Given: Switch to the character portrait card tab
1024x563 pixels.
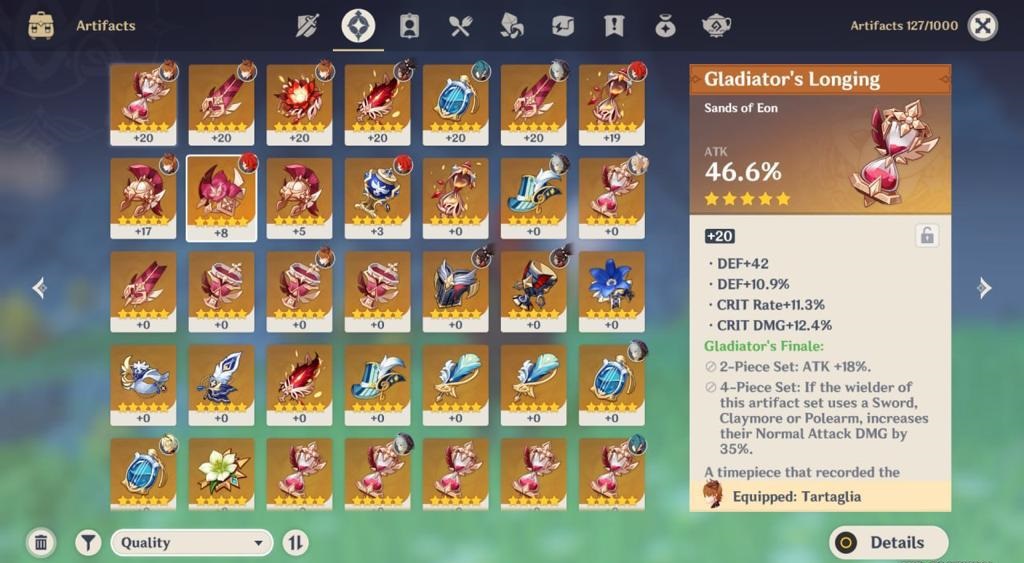Looking at the screenshot, I should pyautogui.click(x=409, y=26).
